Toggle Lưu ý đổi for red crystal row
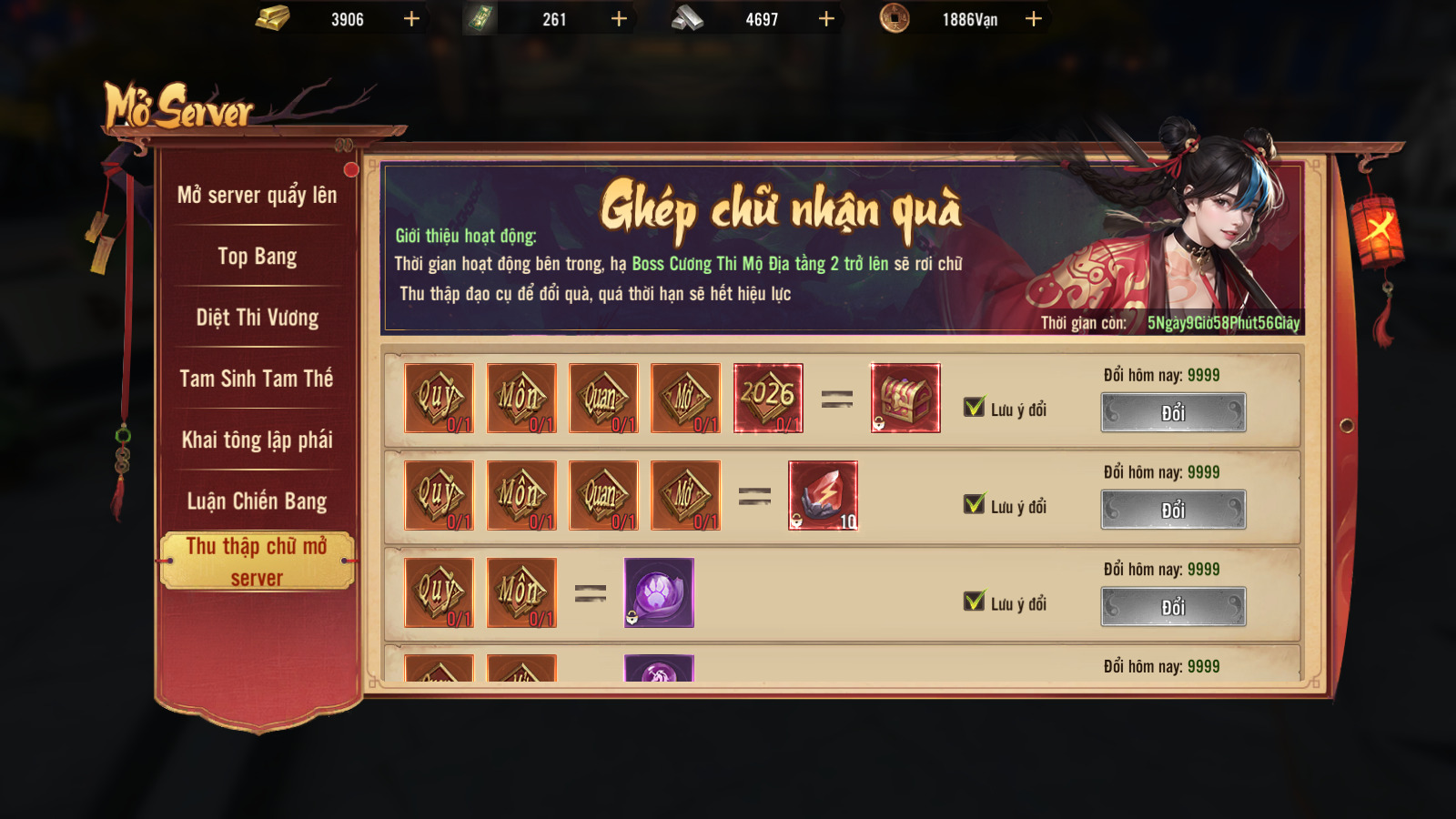Viewport: 1456px width, 819px height. [x=975, y=505]
